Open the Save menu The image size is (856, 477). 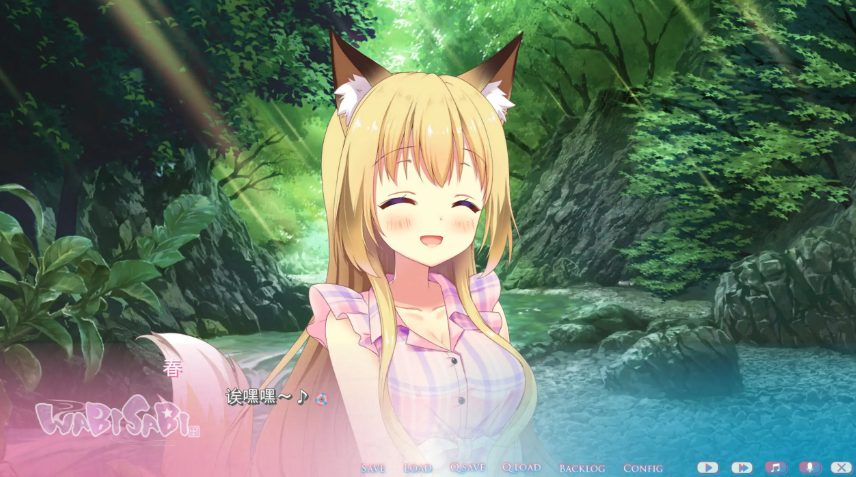372,467
